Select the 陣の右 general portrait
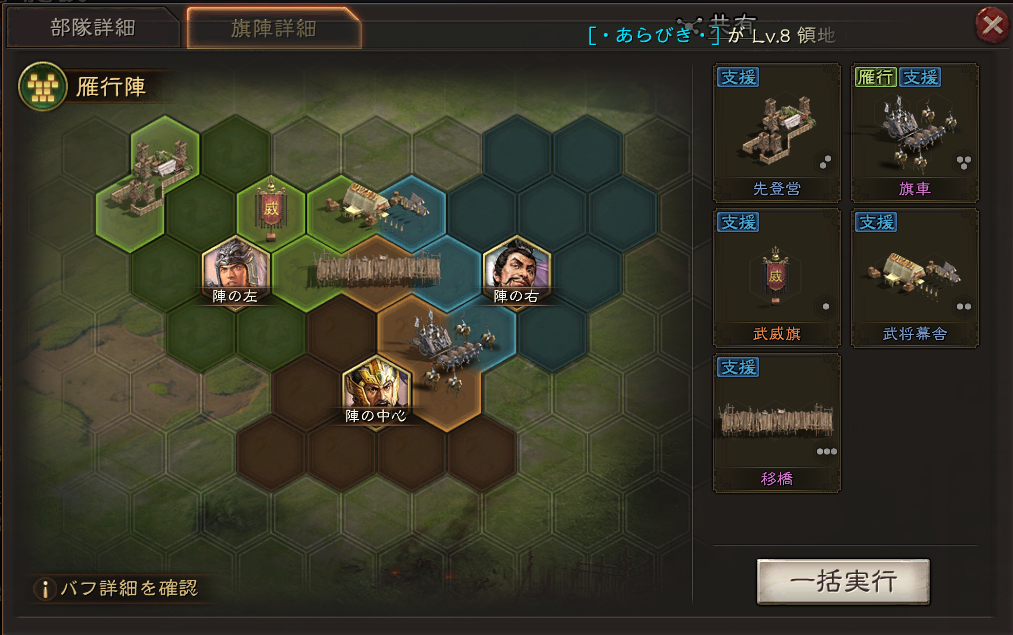Screen dimensions: 1013x635 (516, 269)
